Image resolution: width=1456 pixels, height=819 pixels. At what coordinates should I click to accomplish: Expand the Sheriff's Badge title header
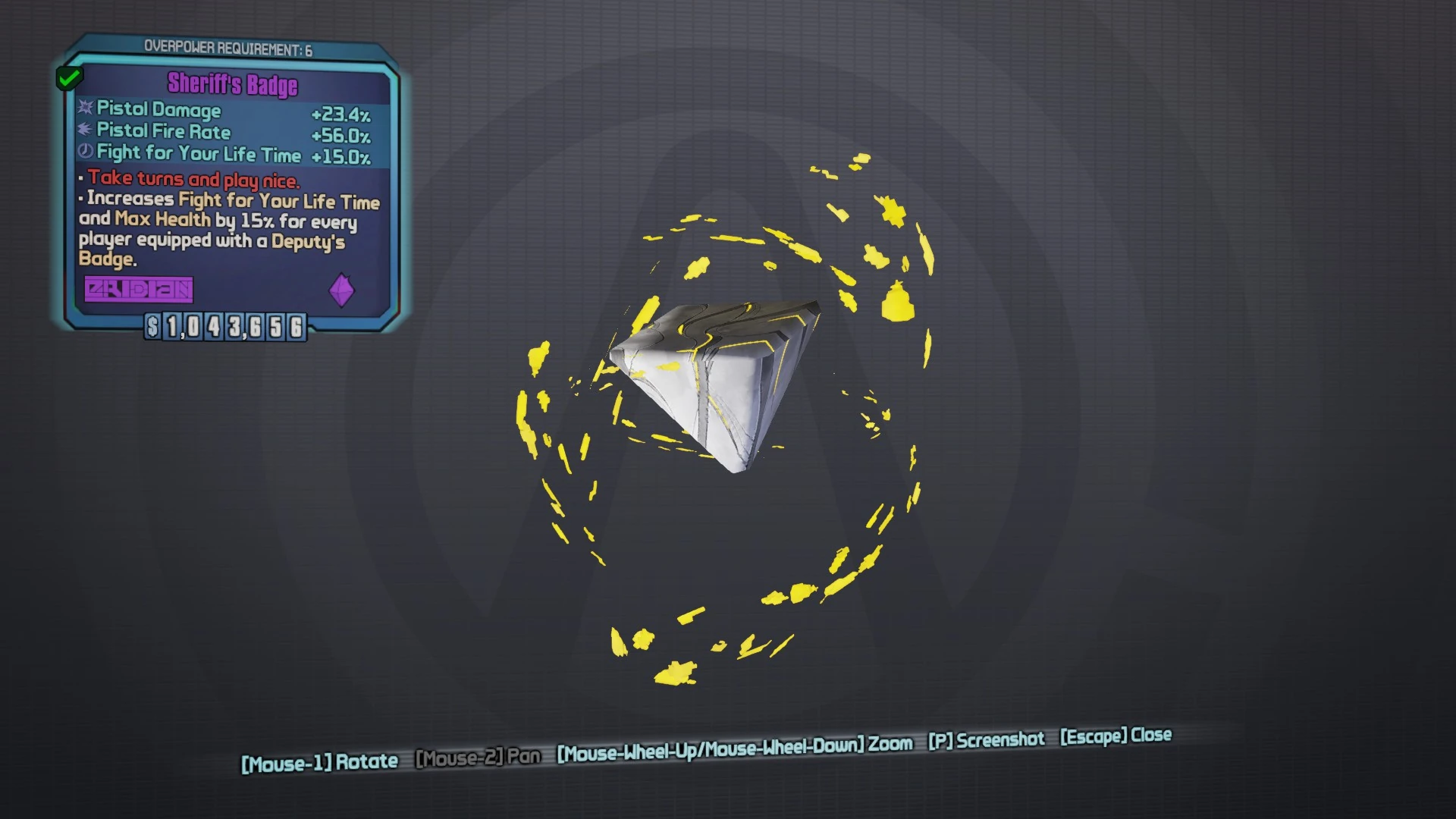[x=232, y=85]
